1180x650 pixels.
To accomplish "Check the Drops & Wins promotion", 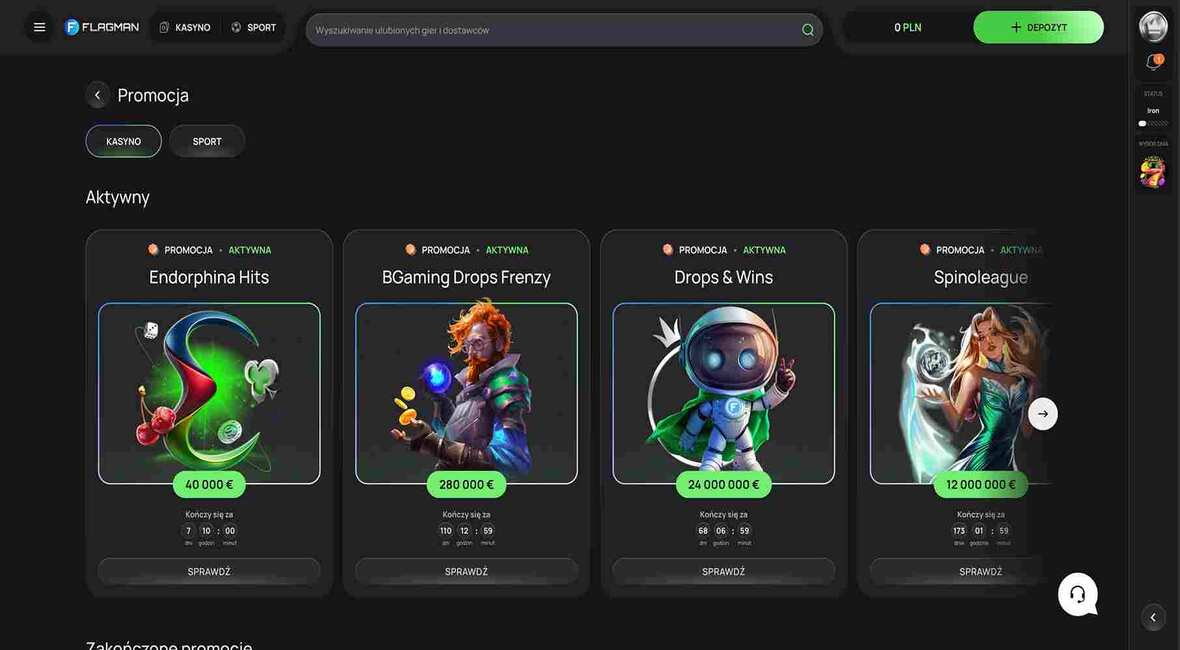I will (x=723, y=571).
